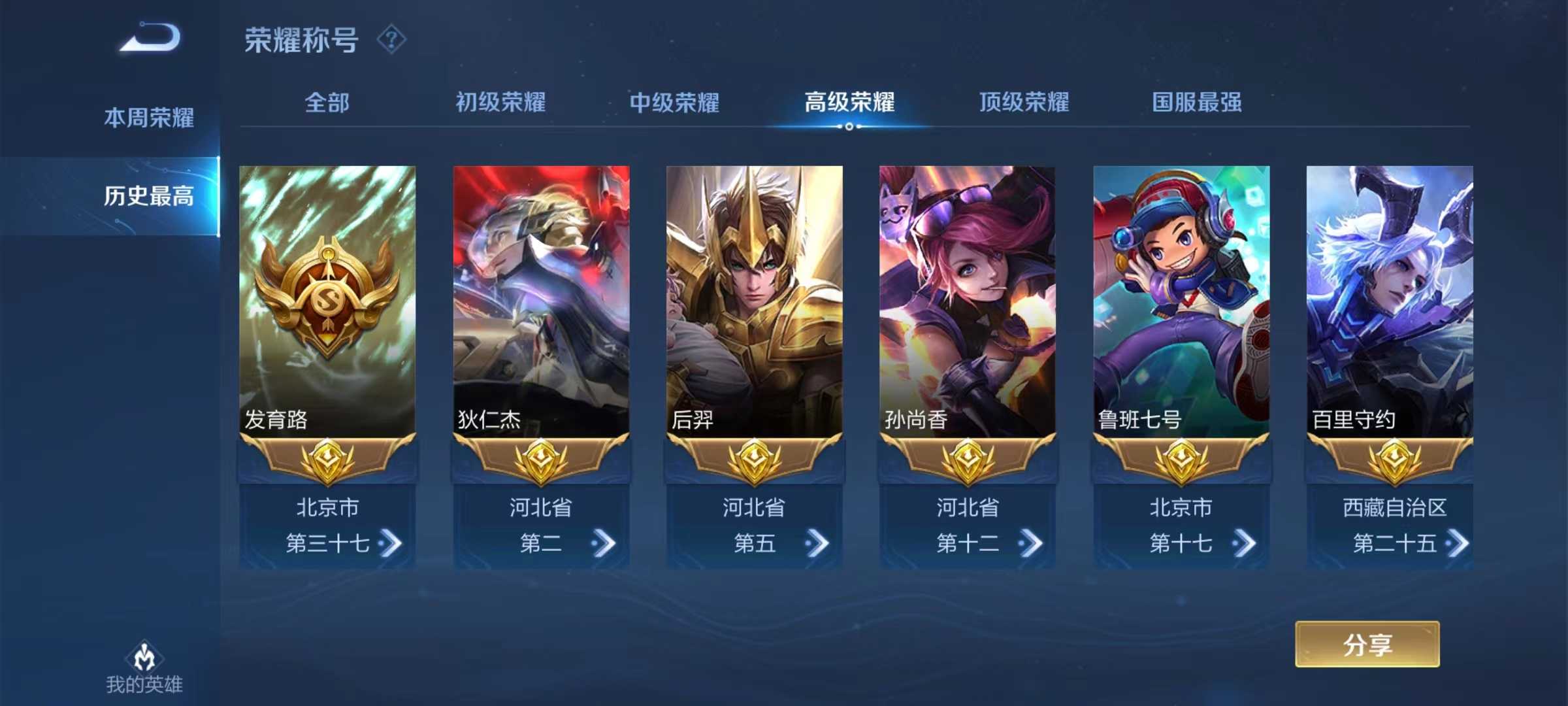Image resolution: width=1568 pixels, height=706 pixels.
Task: Expand ranking details for 百里守约 第二十五
Action: point(1459,545)
